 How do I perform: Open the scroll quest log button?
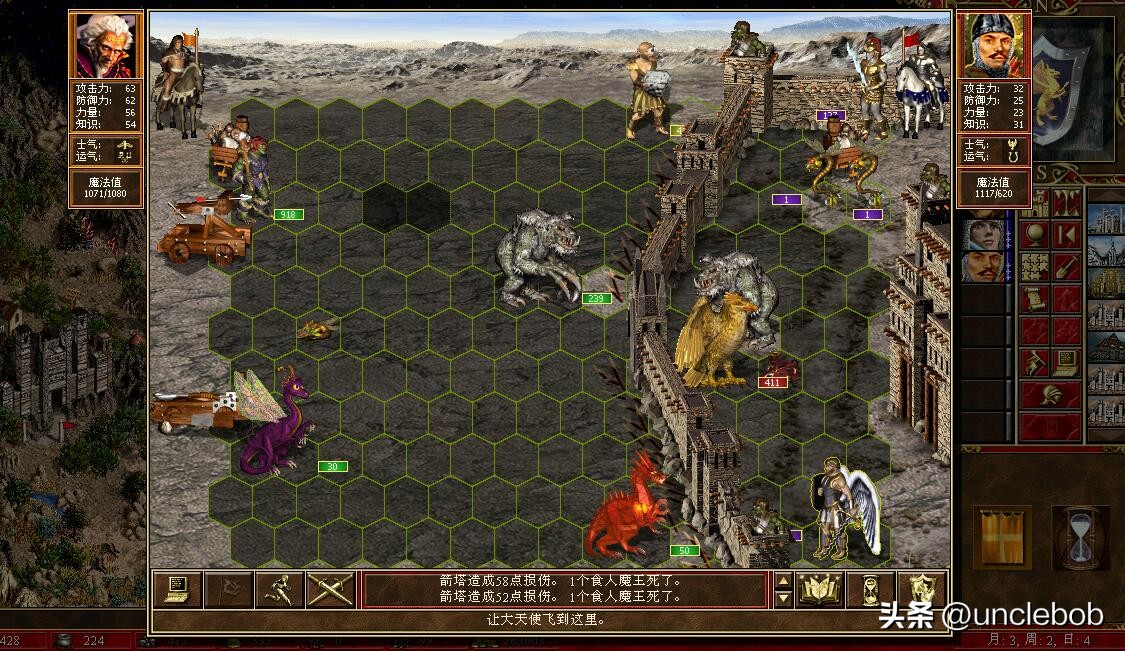[1034, 298]
